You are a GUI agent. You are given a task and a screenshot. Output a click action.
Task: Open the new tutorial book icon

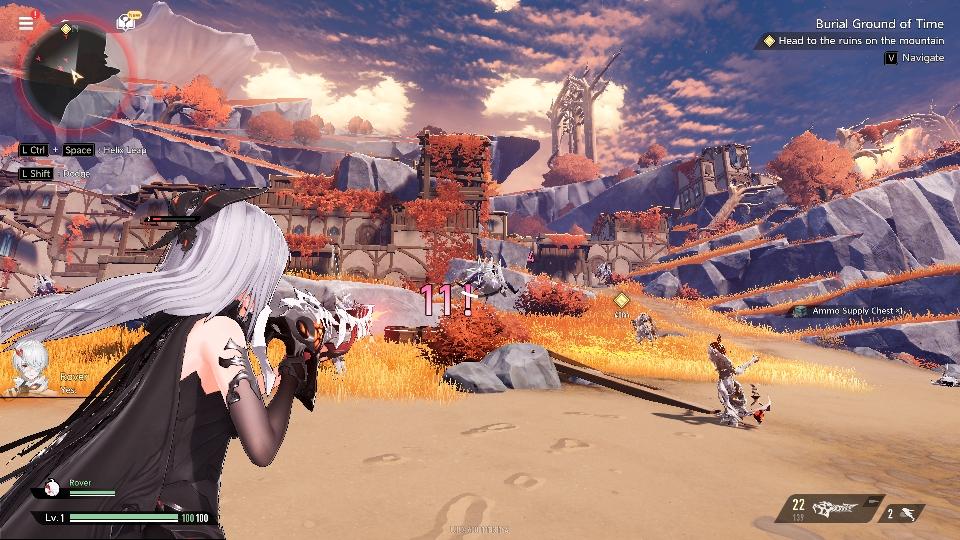(x=126, y=21)
